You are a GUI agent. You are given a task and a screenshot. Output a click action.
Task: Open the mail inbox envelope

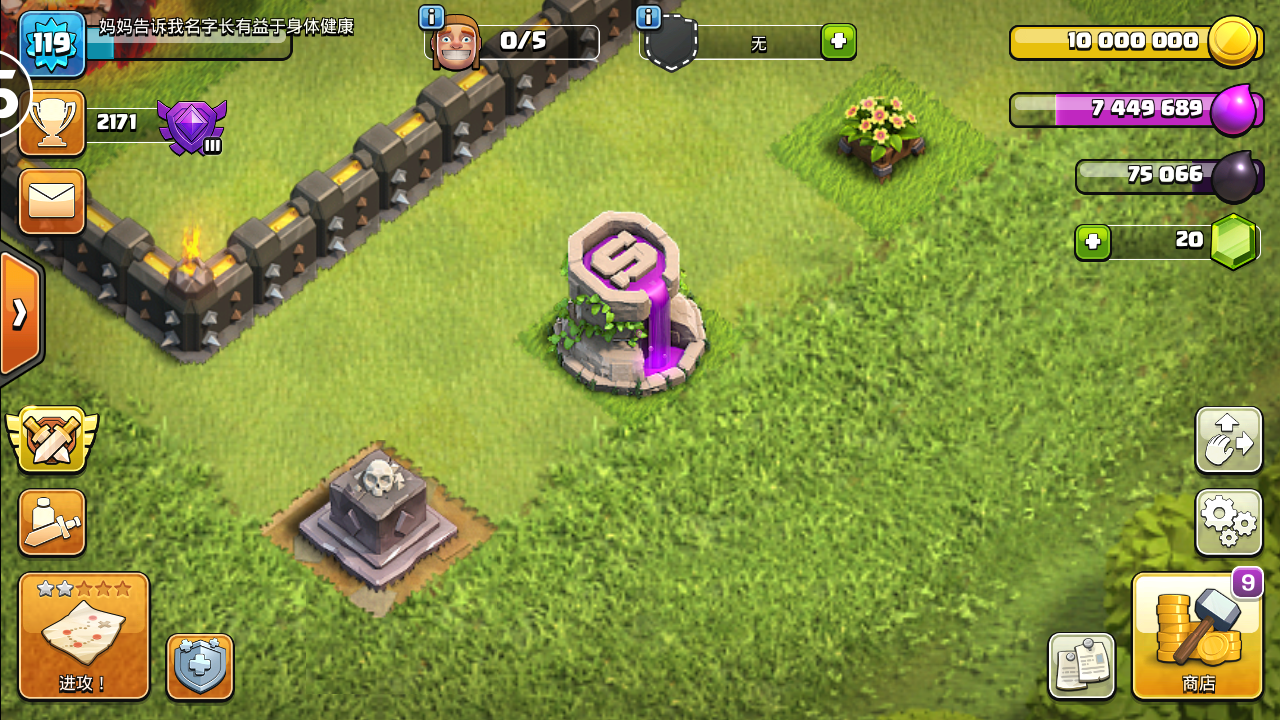point(51,201)
